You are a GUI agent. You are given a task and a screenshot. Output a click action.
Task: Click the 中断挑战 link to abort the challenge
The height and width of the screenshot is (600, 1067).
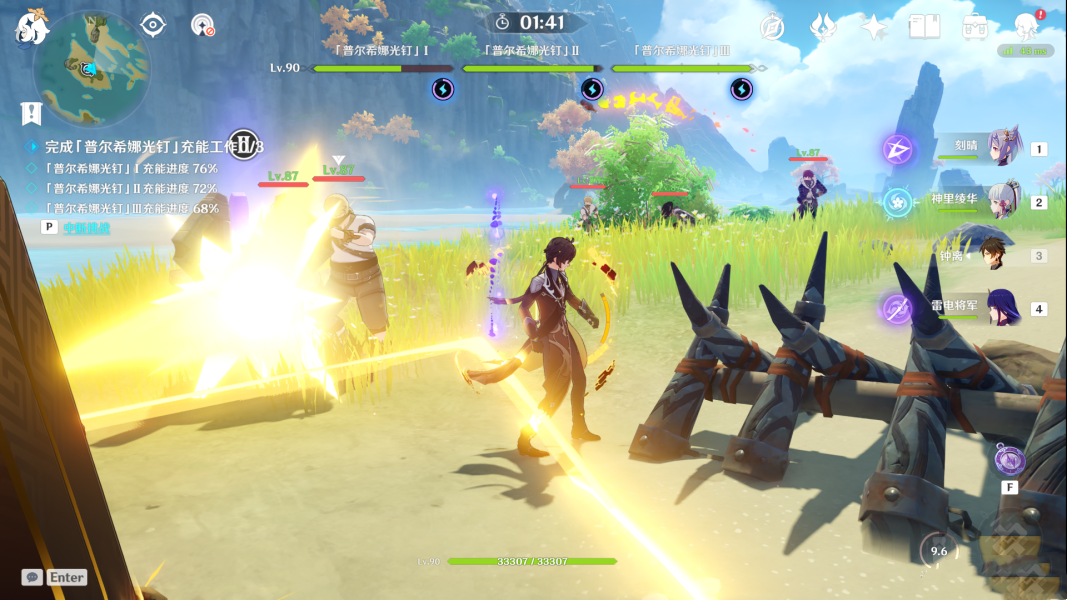(87, 228)
